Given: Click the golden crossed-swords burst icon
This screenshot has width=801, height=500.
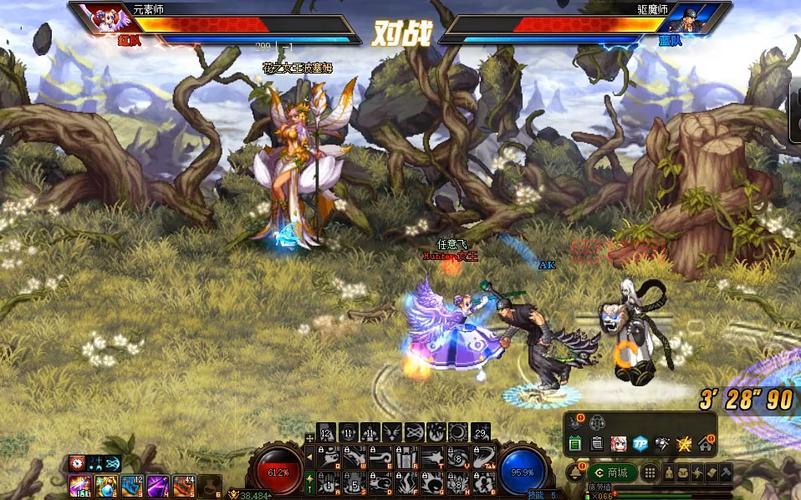Looking at the screenshot, I should pos(683,443).
